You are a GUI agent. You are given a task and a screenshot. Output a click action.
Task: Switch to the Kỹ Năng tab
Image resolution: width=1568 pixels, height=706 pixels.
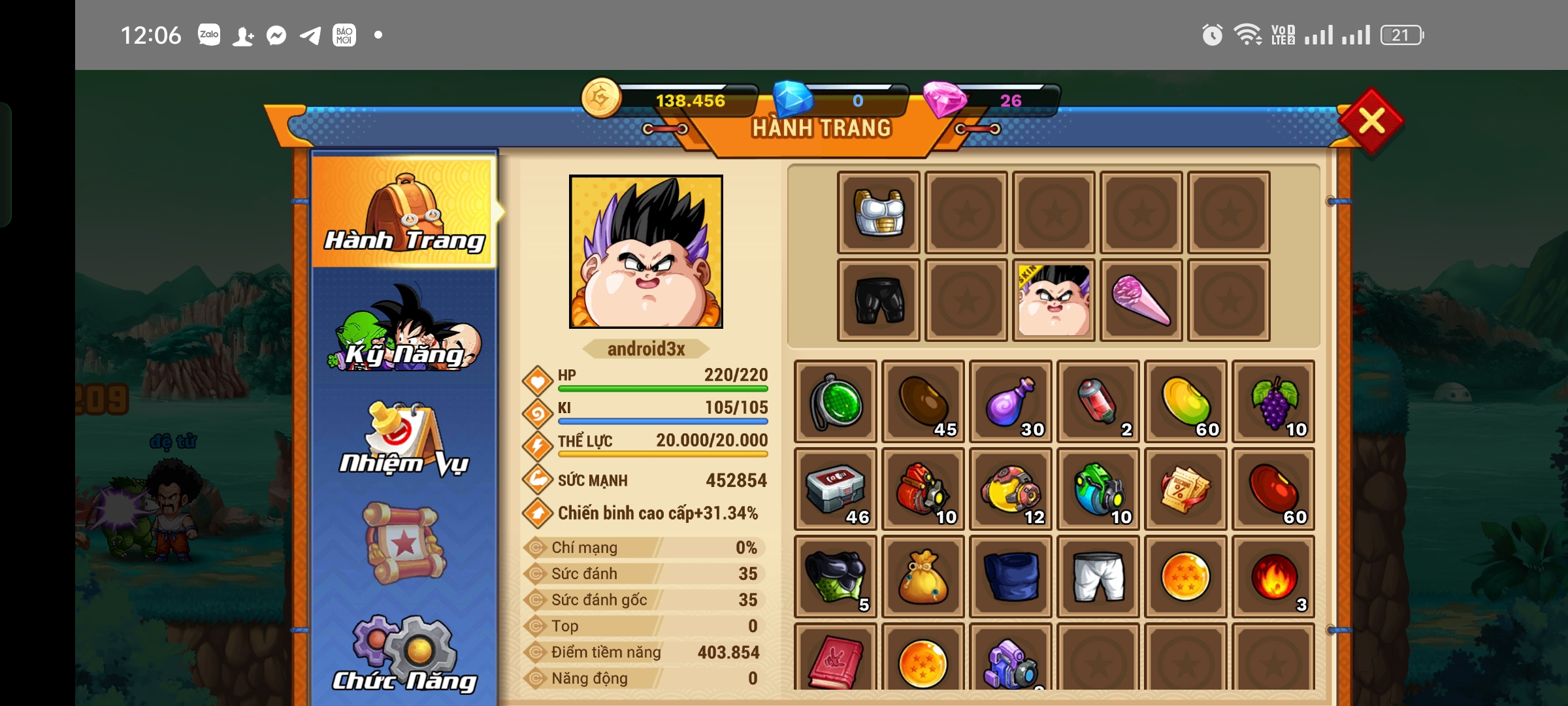(x=404, y=330)
